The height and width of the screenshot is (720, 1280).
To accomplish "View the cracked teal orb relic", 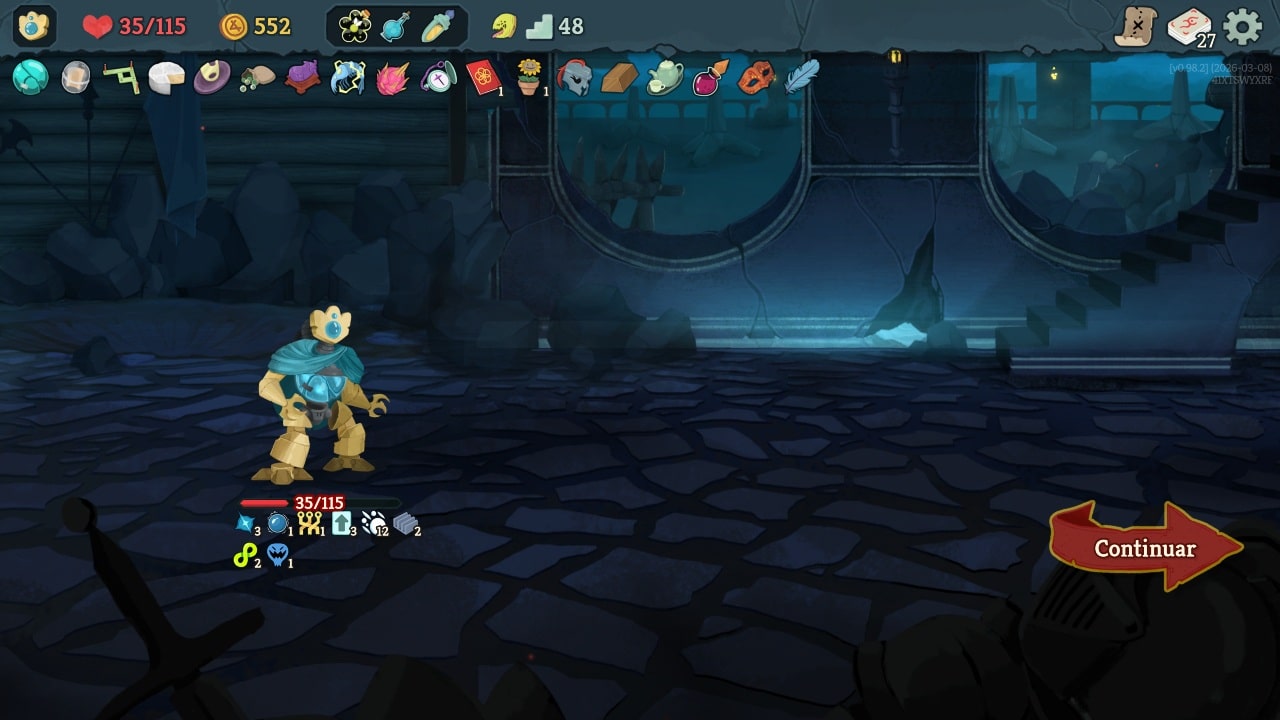I will point(30,77).
